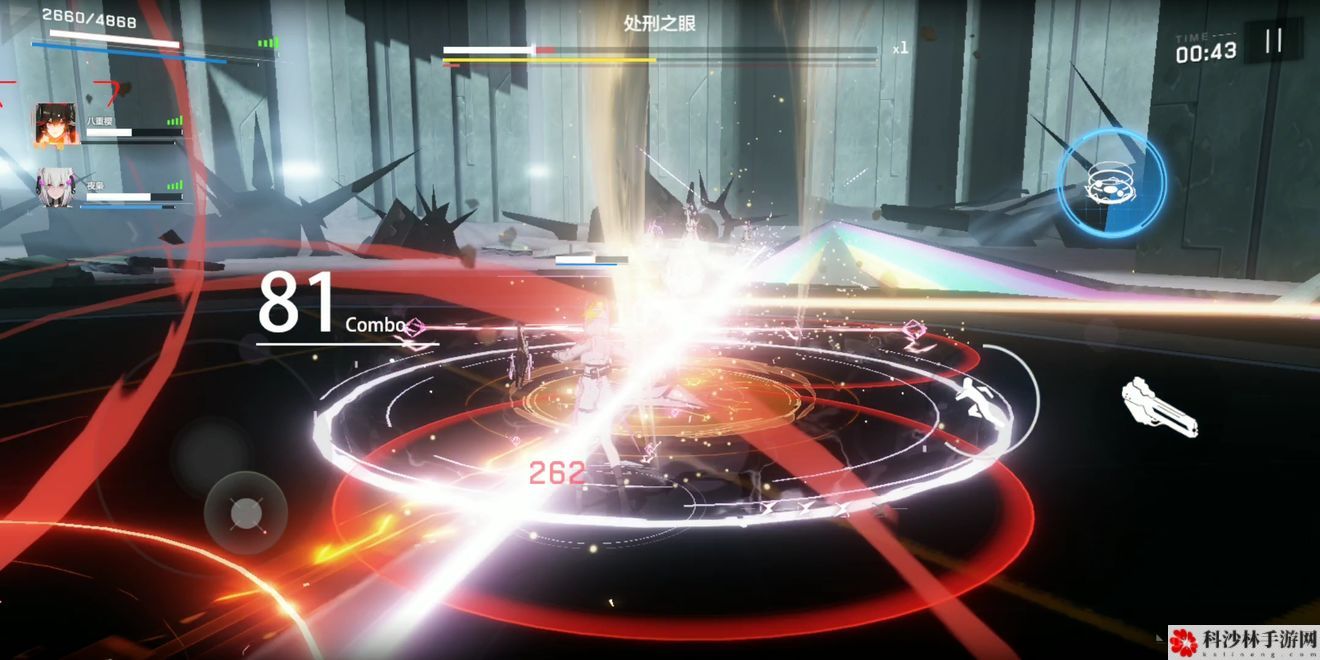Viewport: 1320px width, 660px height.
Task: Activate the blue circular ultimate skill
Action: coord(1111,183)
